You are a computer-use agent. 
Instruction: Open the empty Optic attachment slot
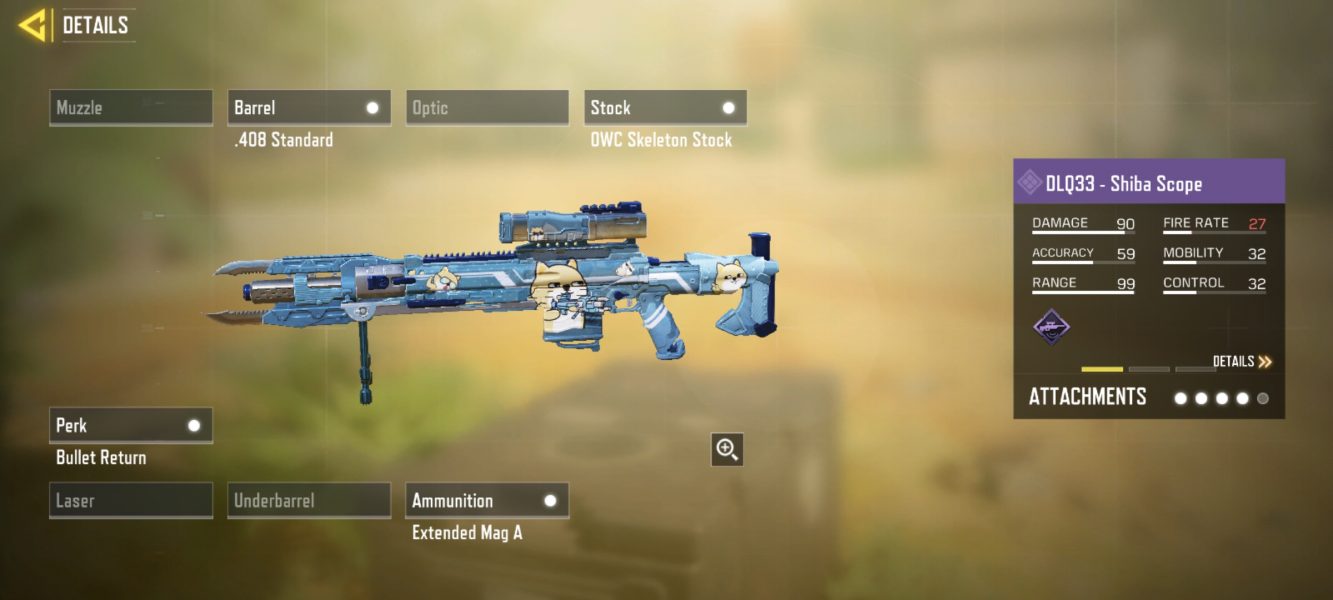pos(487,108)
